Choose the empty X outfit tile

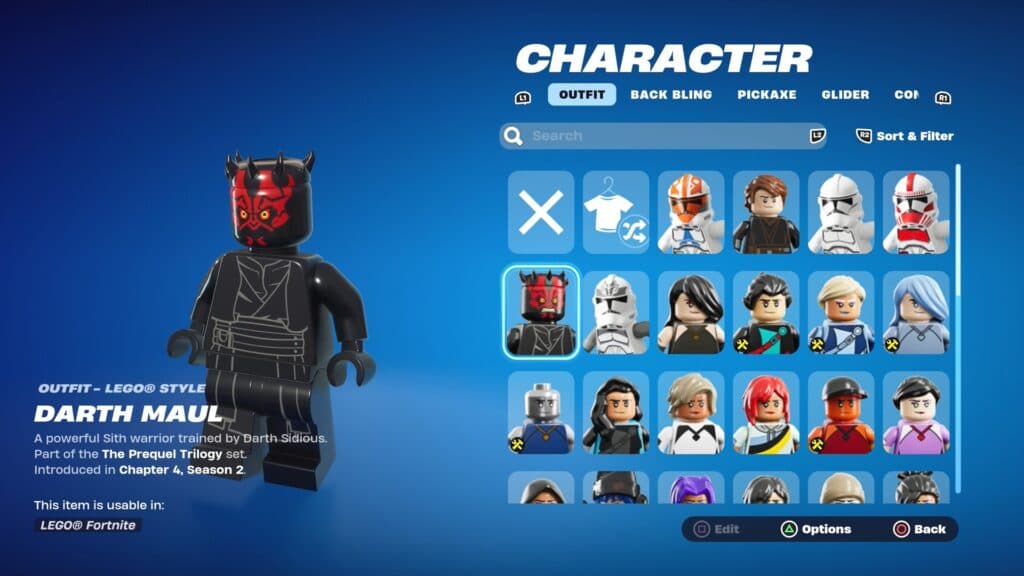pyautogui.click(x=541, y=212)
